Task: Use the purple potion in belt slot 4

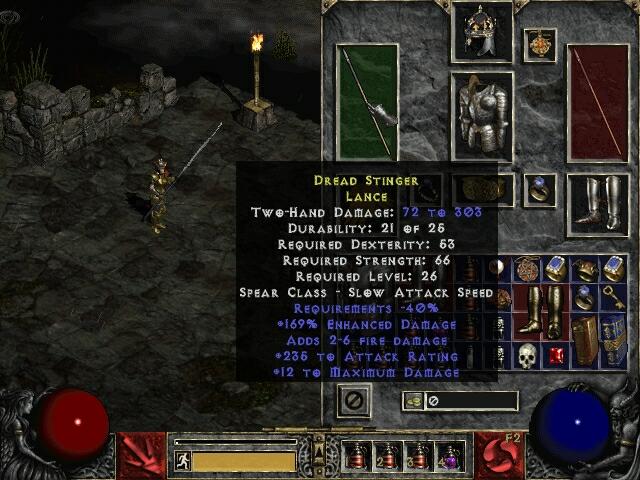Action: point(450,457)
